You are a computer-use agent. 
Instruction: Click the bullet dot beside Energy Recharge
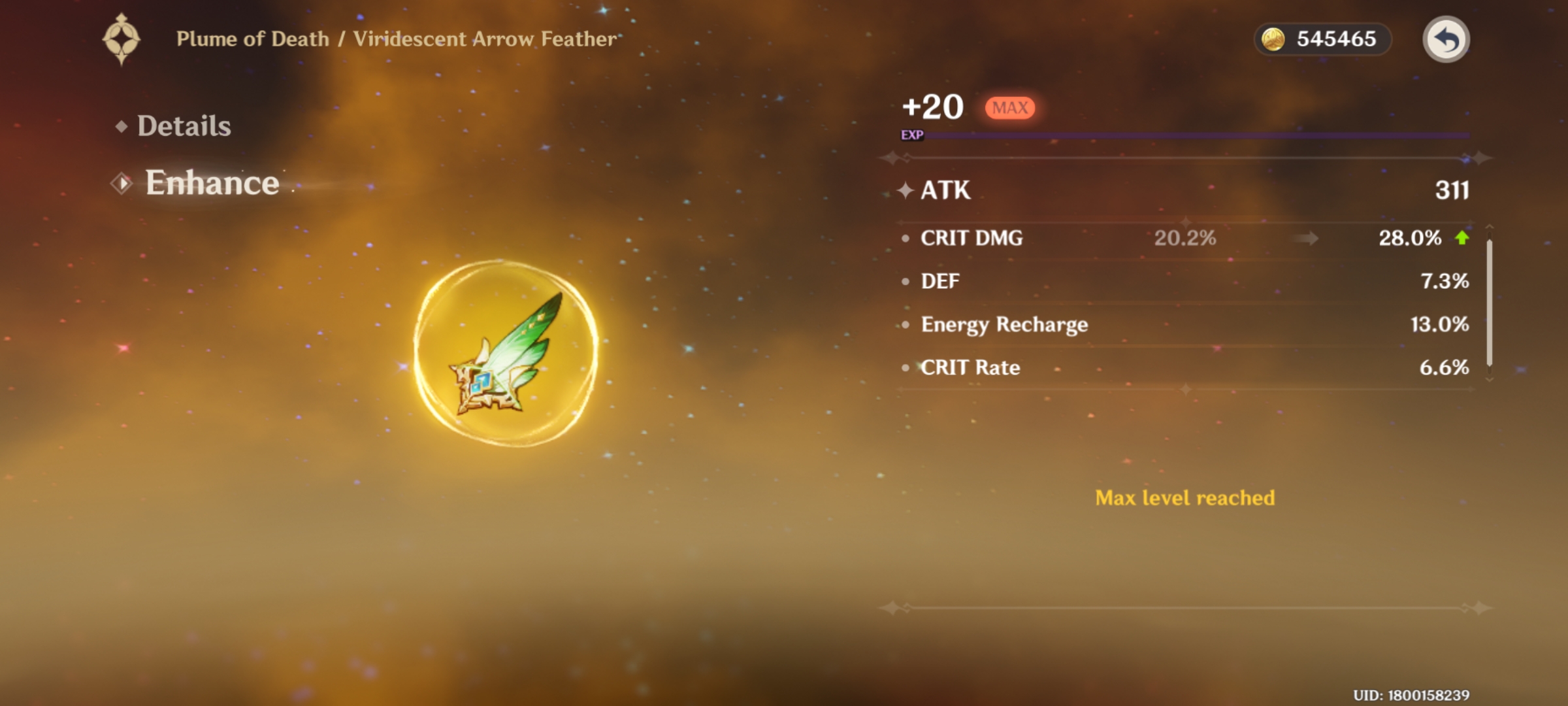click(905, 324)
